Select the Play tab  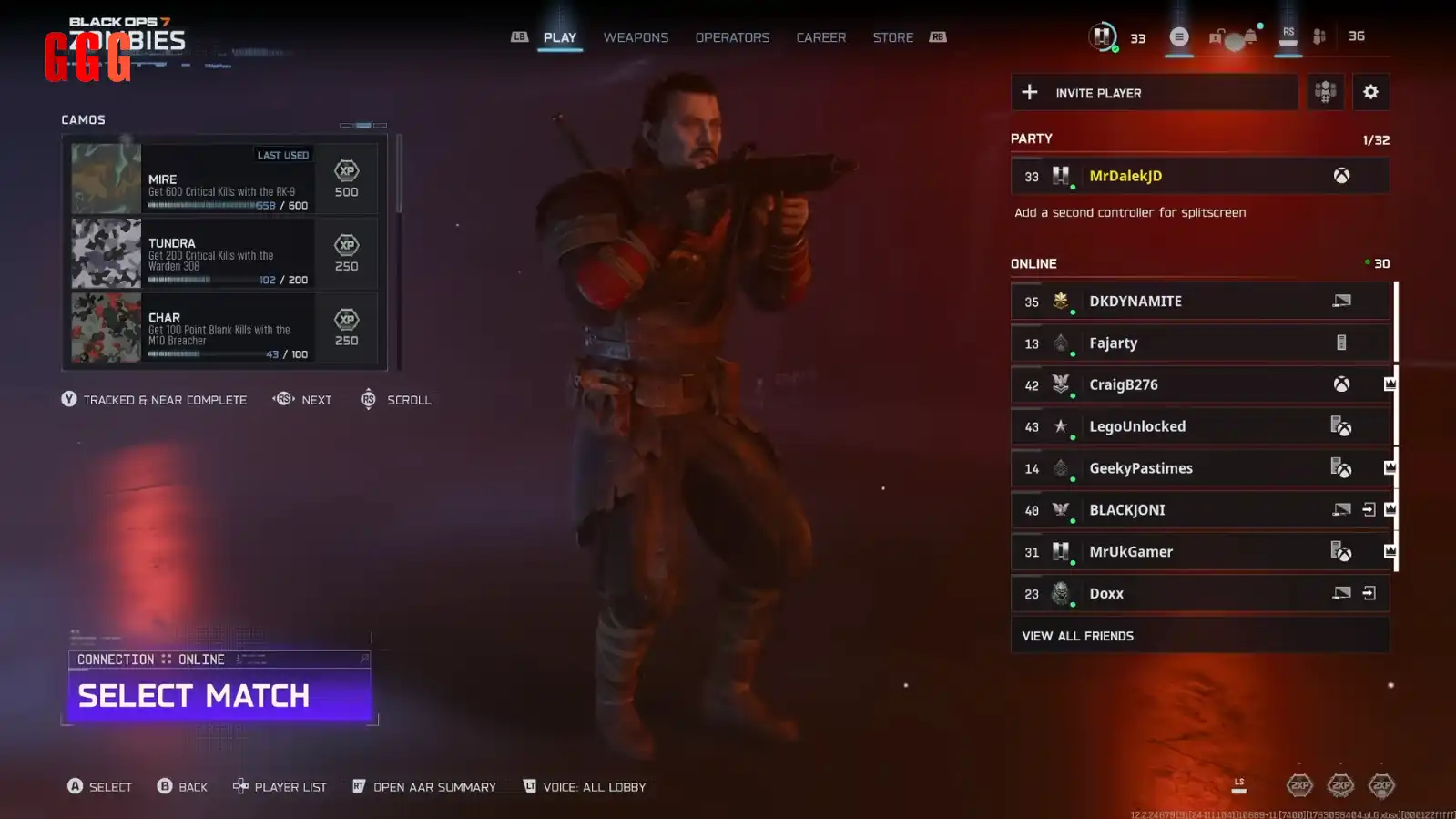click(559, 37)
